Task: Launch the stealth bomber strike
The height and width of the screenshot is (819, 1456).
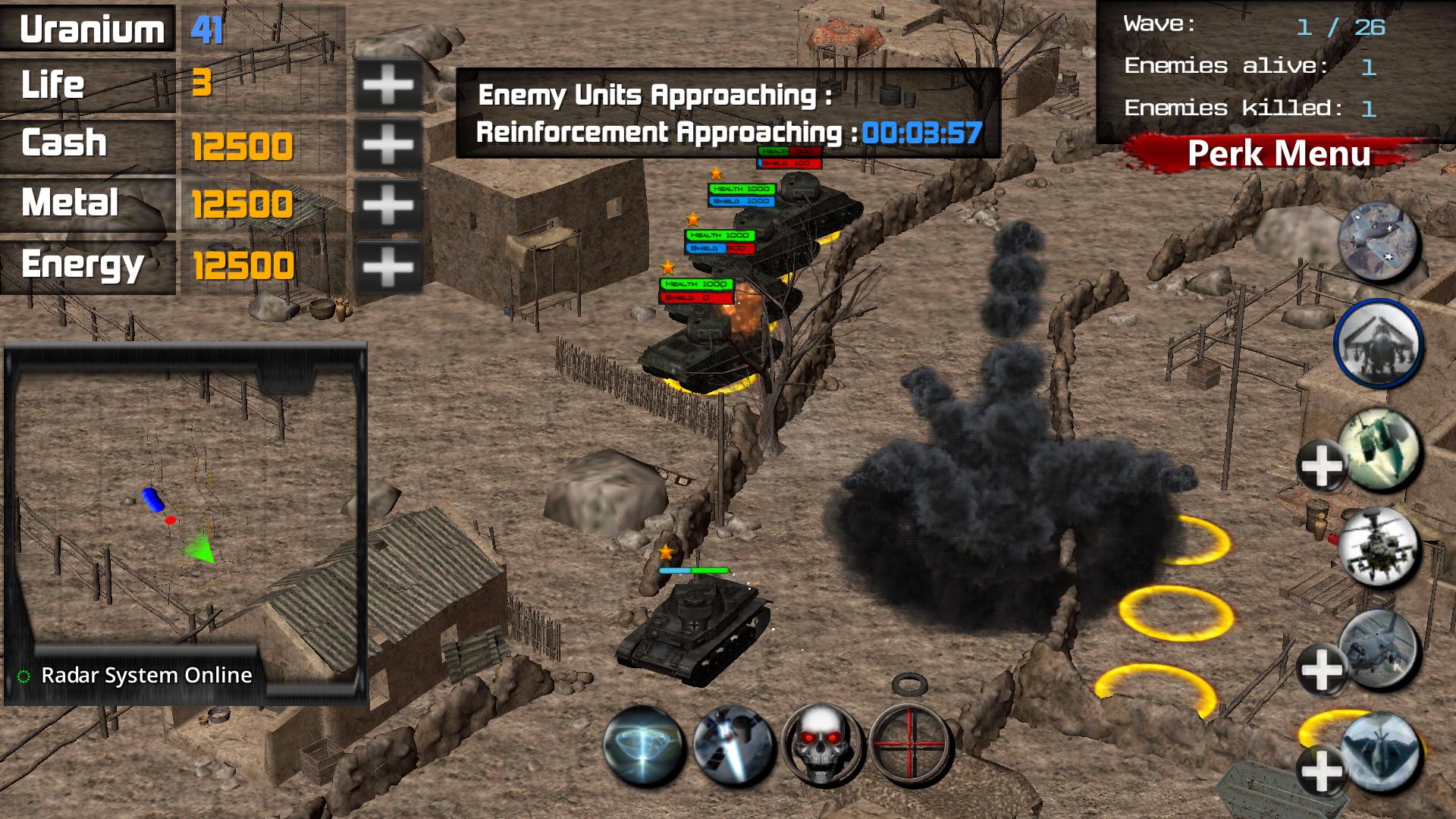Action: coord(1380,751)
